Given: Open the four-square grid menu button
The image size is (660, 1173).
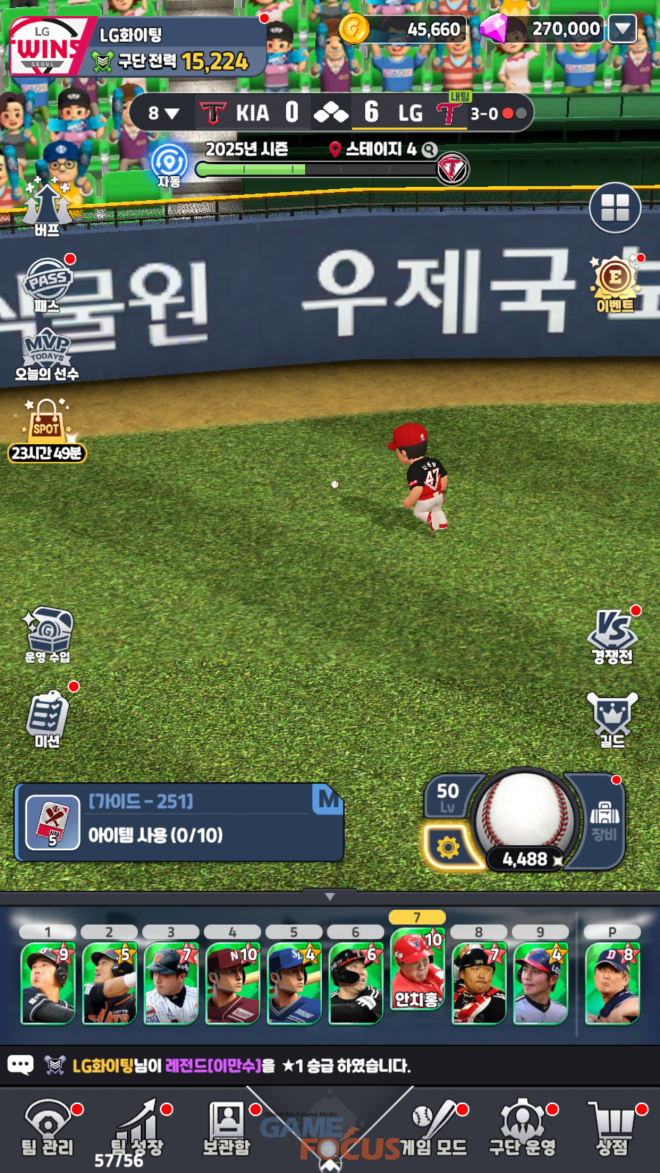Looking at the screenshot, I should [x=615, y=208].
